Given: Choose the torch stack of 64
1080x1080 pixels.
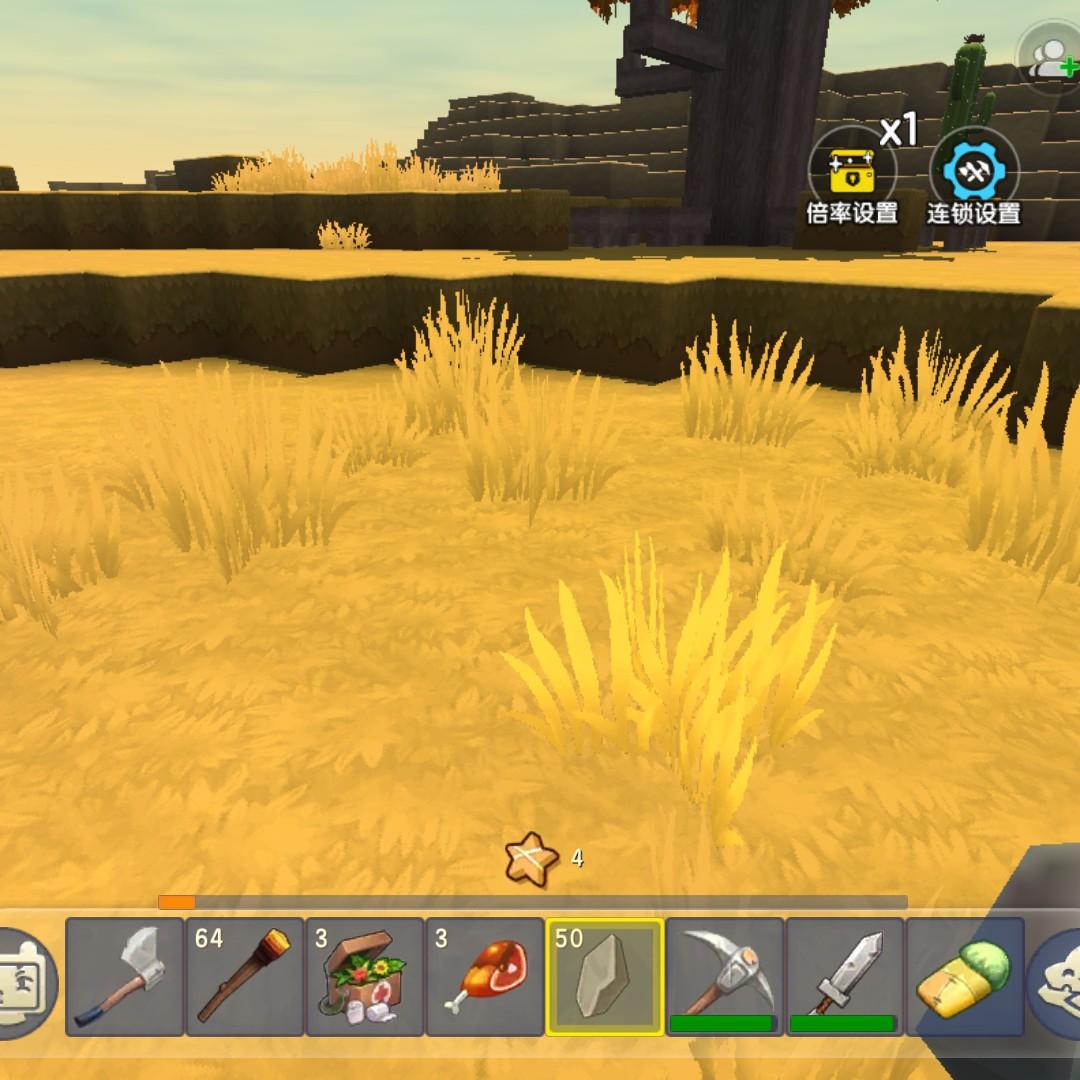Looking at the screenshot, I should (x=245, y=977).
